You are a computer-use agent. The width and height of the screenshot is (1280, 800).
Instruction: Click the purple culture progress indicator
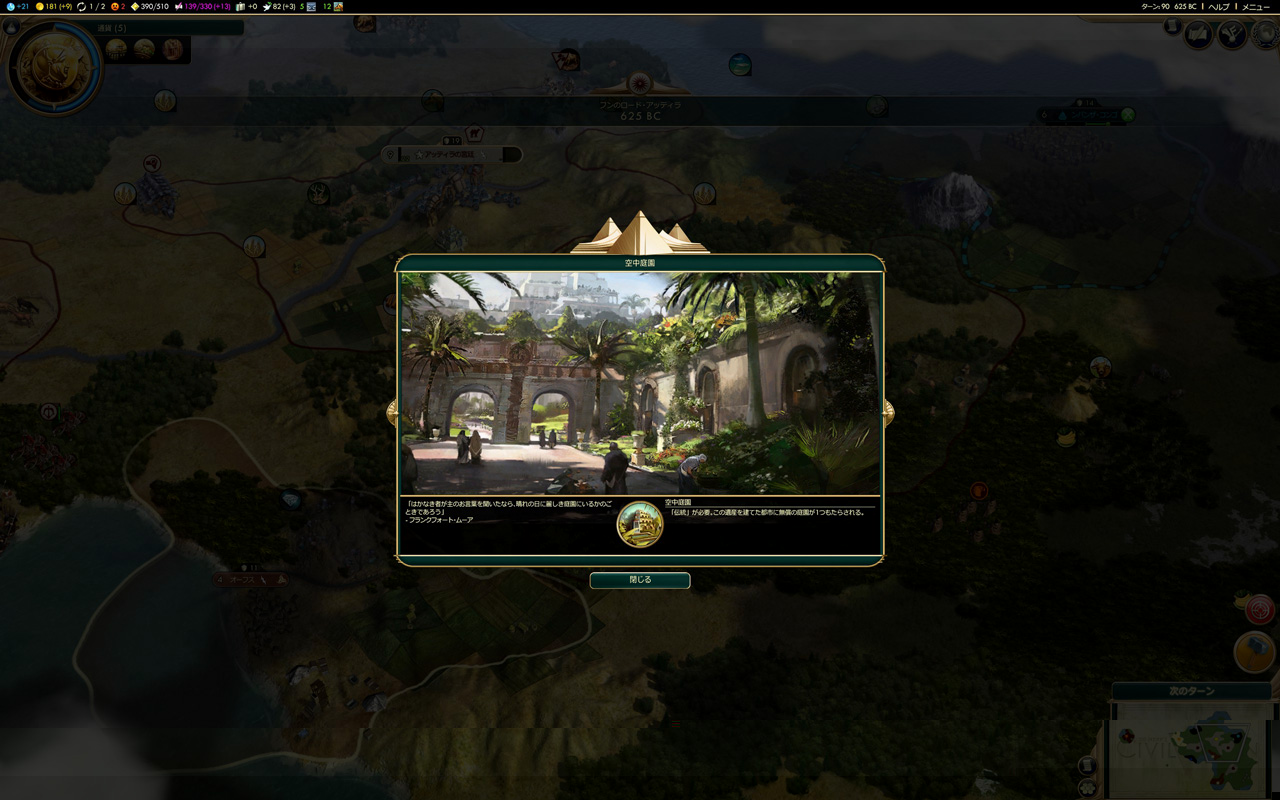click(x=201, y=6)
